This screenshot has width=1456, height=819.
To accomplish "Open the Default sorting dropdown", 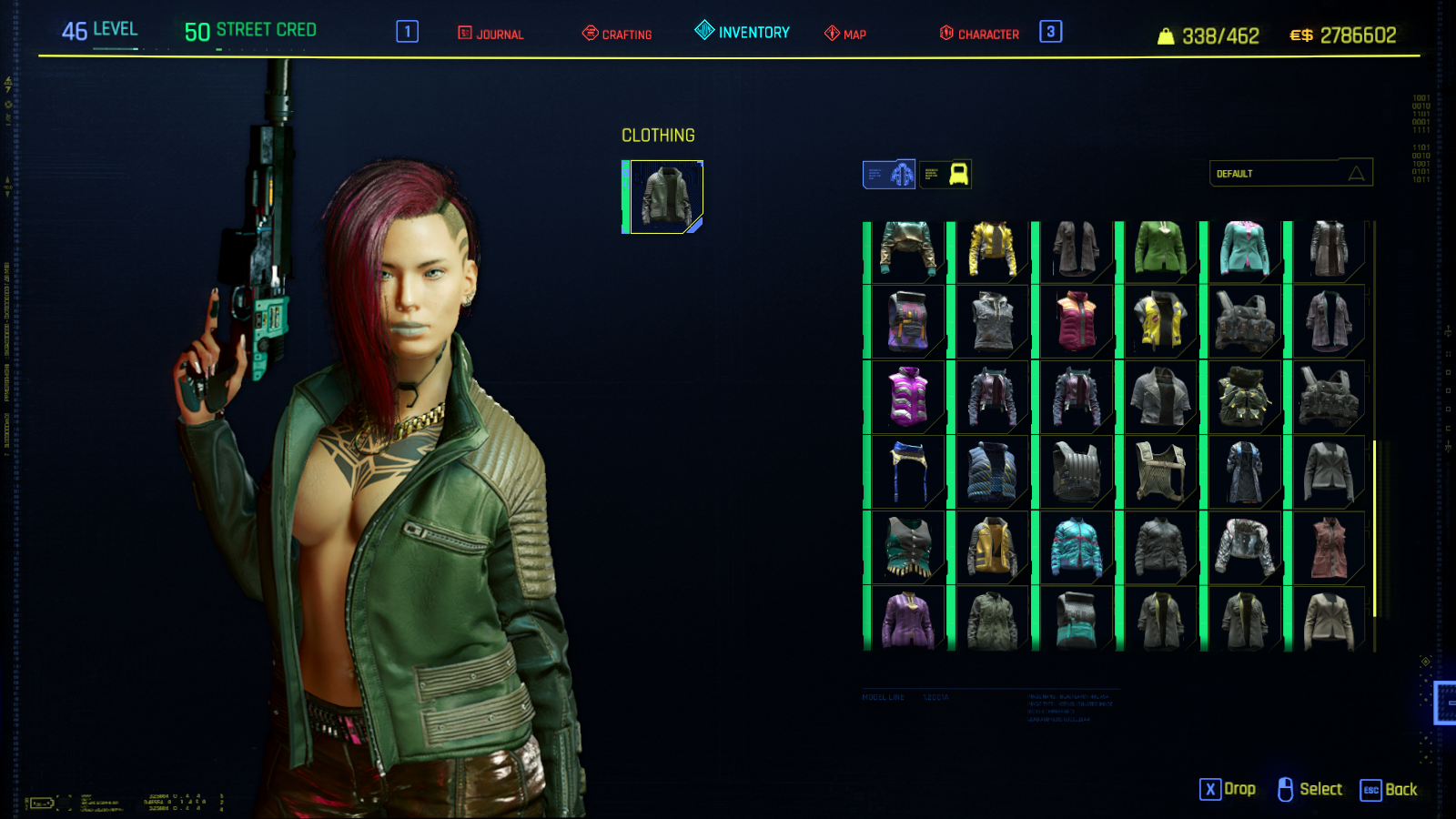I will coord(1290,173).
